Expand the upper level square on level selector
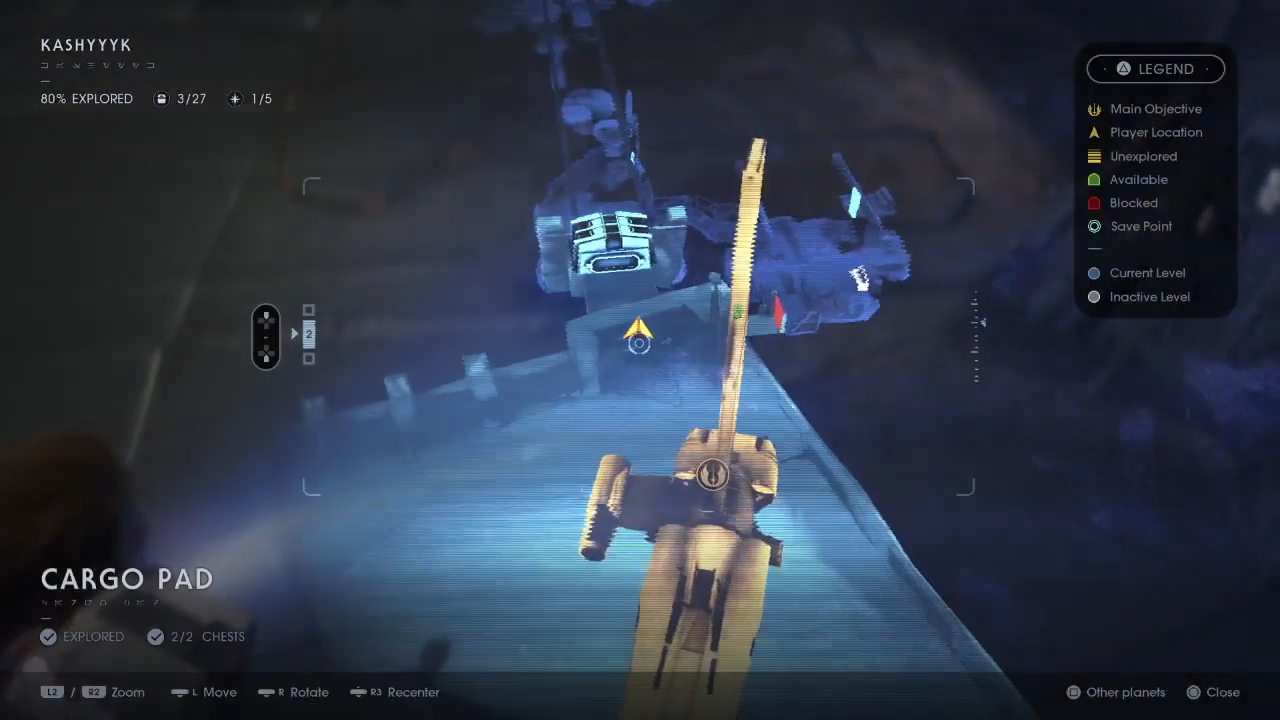 [308, 311]
